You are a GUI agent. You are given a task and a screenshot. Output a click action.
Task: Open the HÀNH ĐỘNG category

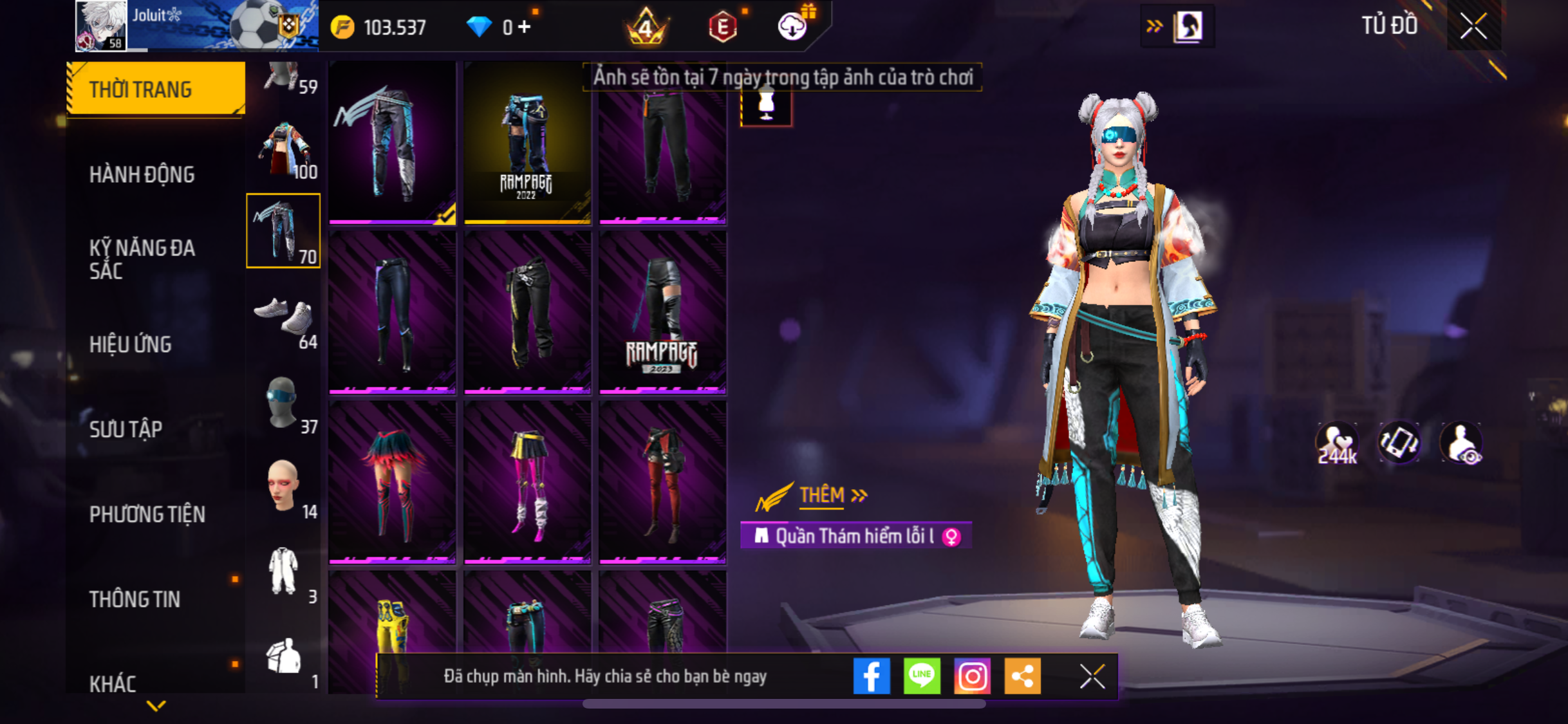pyautogui.click(x=142, y=174)
